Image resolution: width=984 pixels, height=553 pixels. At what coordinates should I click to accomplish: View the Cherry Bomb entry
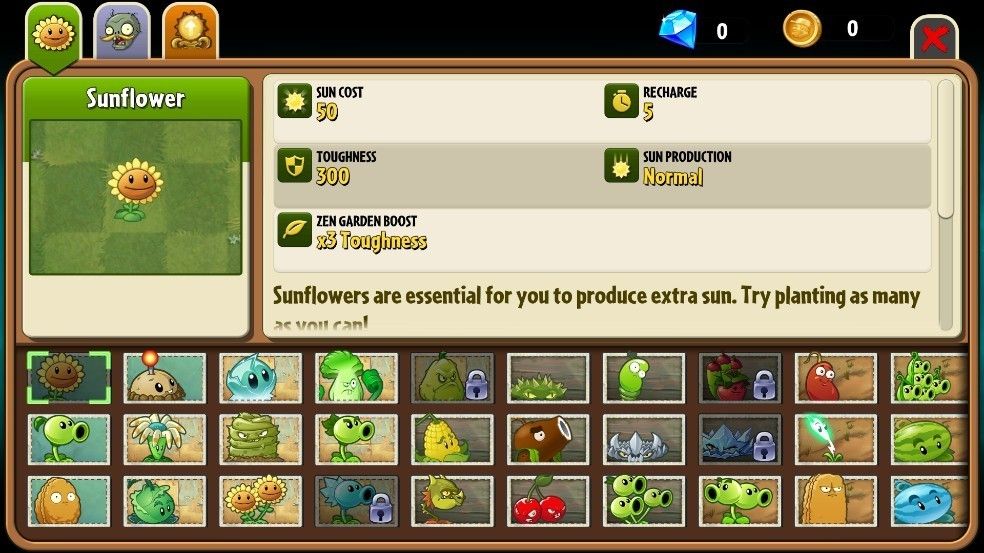pos(548,501)
